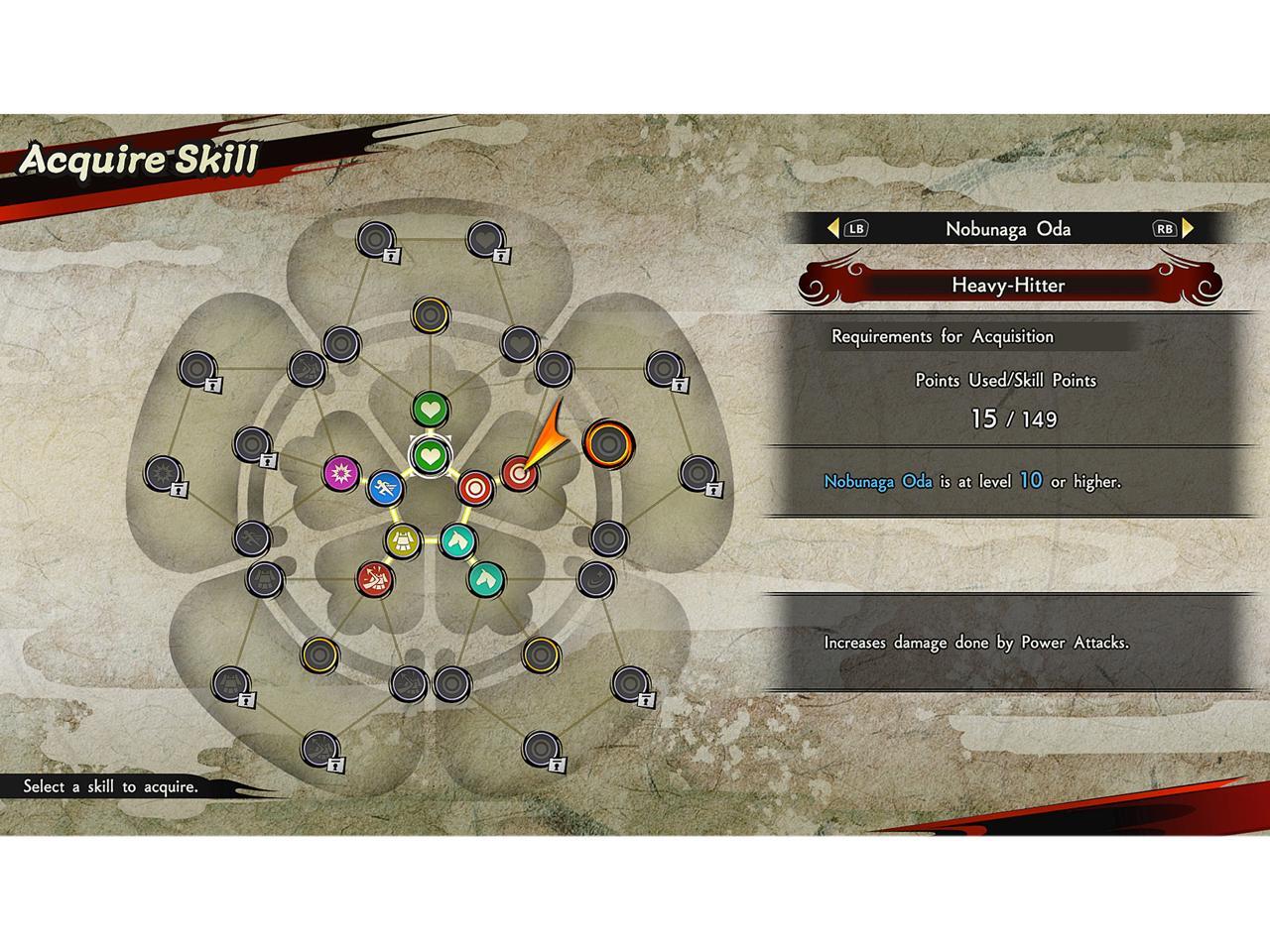
Task: Switch to the next character with right arrow
Action: point(1189,228)
